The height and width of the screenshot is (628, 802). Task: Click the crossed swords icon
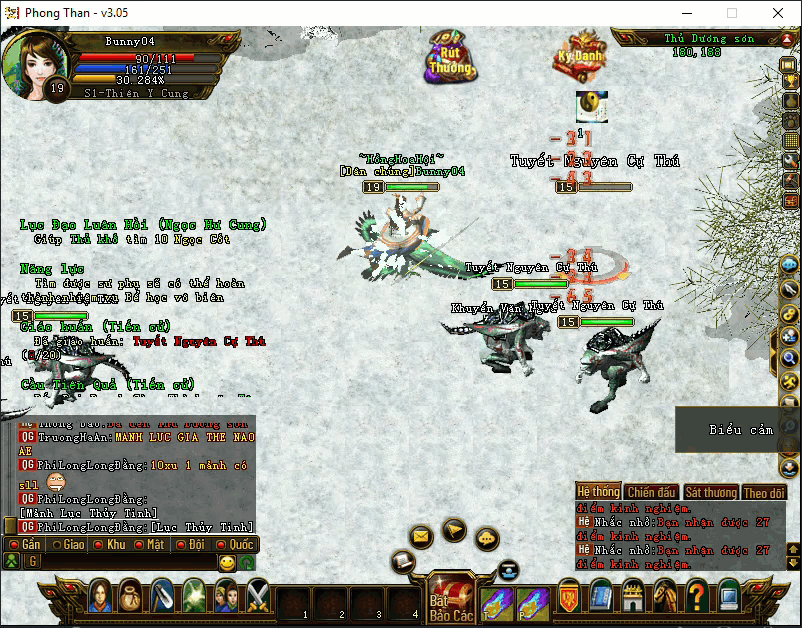[258, 597]
